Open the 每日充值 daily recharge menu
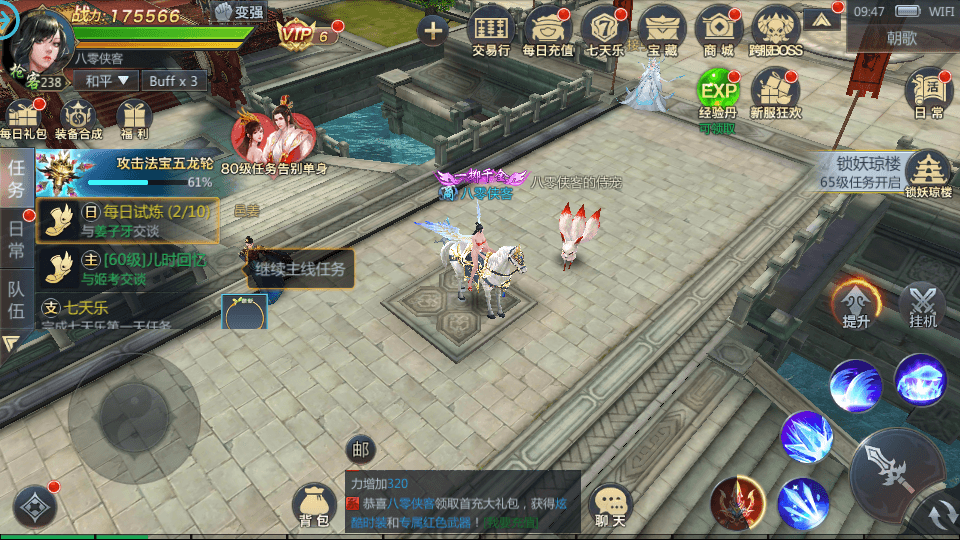The height and width of the screenshot is (540, 960). click(548, 28)
